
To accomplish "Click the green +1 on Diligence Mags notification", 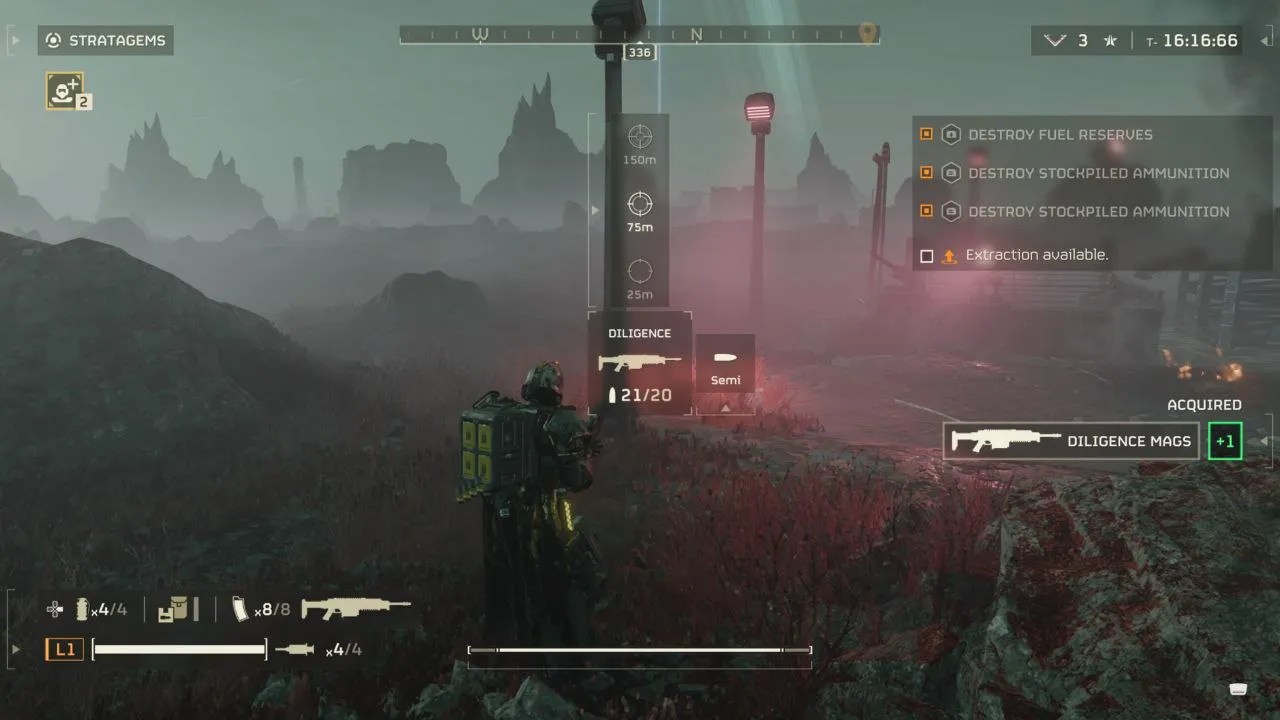I will click(1224, 440).
